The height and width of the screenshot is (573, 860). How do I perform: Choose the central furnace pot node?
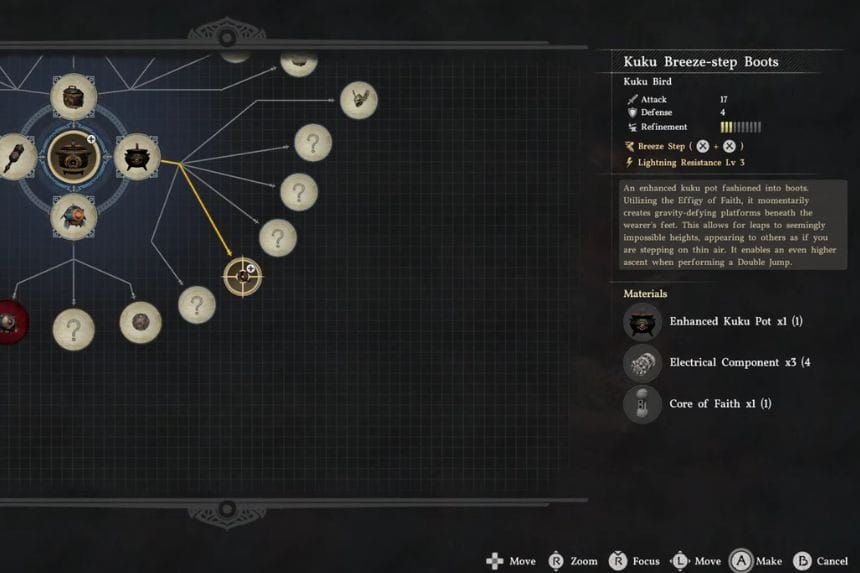[x=74, y=156]
